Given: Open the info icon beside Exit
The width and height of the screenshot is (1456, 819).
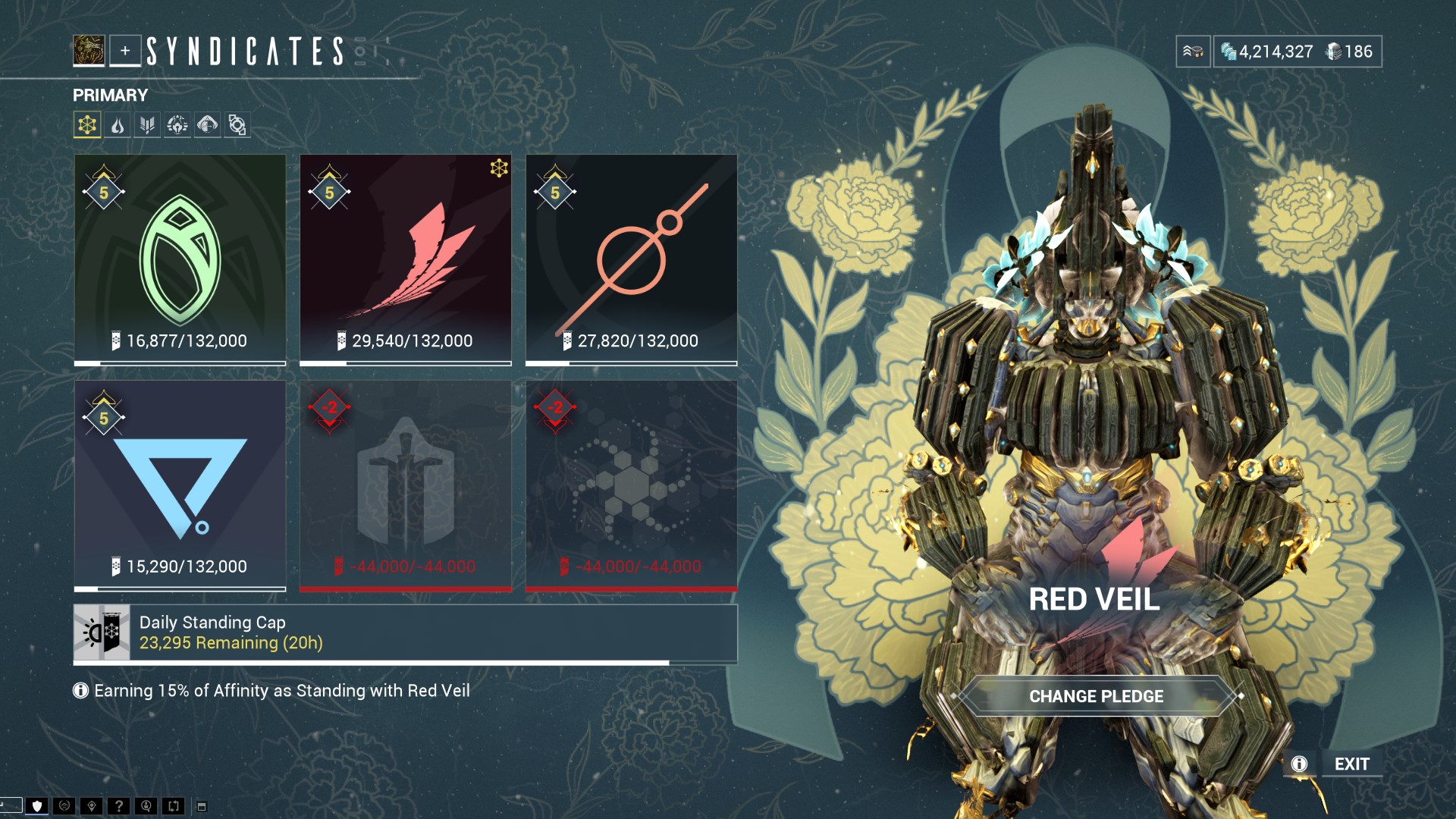Looking at the screenshot, I should [1299, 764].
